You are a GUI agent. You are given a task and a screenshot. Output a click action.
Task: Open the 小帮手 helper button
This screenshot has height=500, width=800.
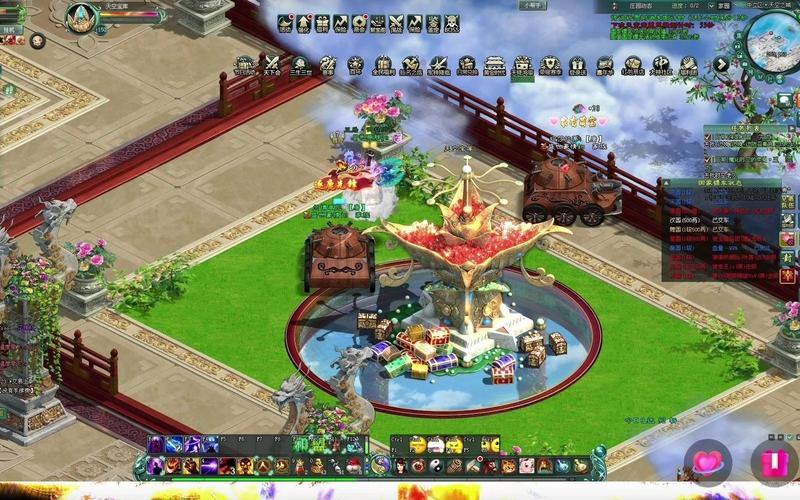click(533, 5)
